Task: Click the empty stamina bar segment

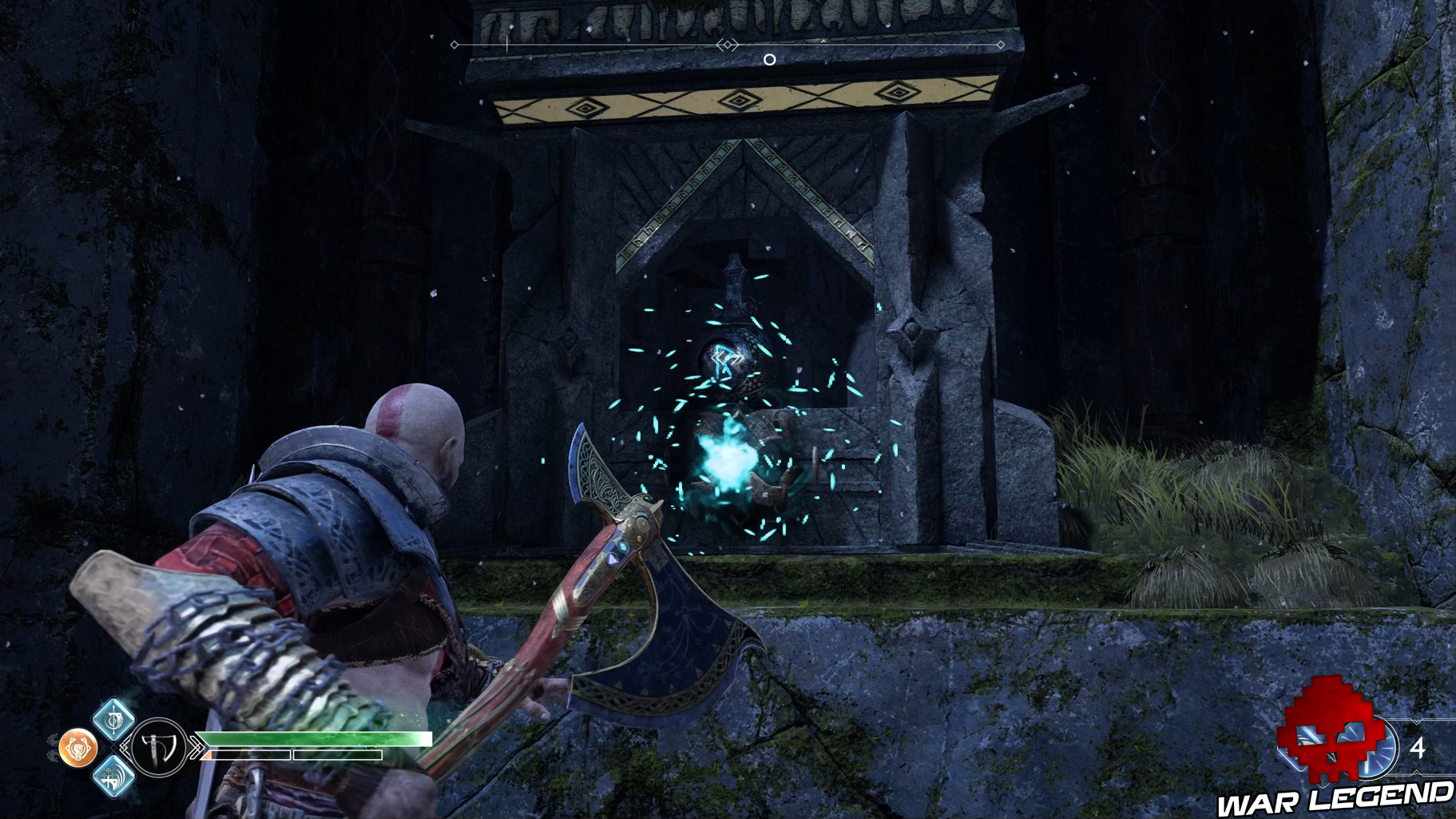Action: coord(336,755)
